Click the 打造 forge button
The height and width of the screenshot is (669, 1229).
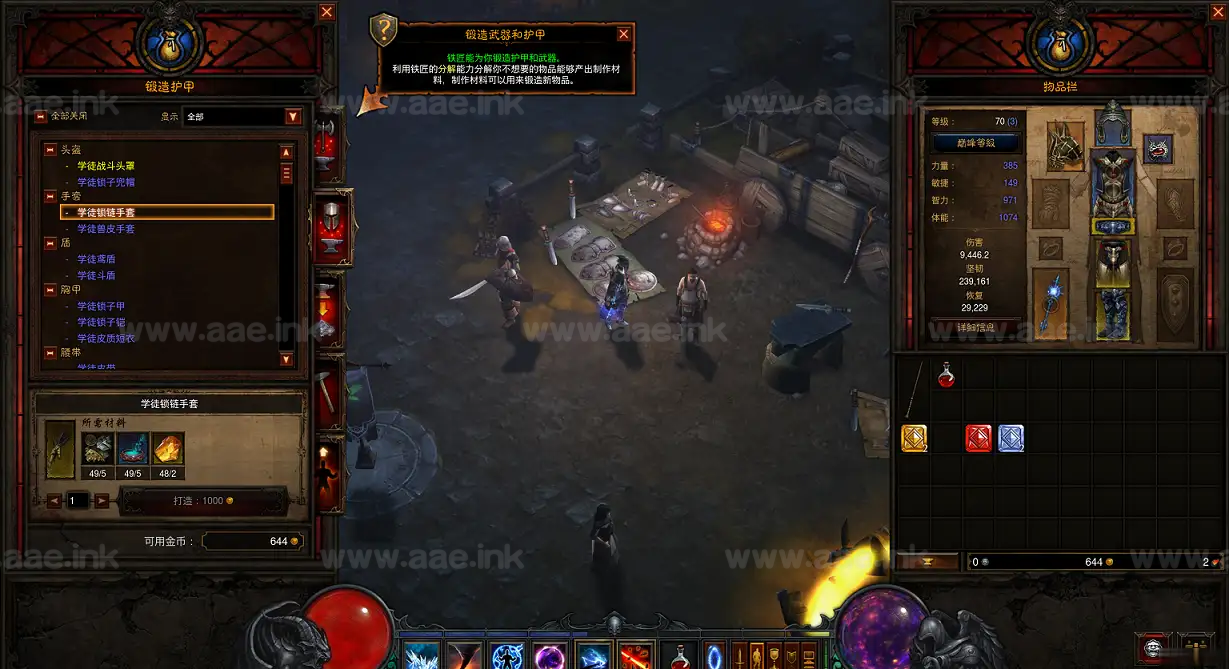point(203,500)
